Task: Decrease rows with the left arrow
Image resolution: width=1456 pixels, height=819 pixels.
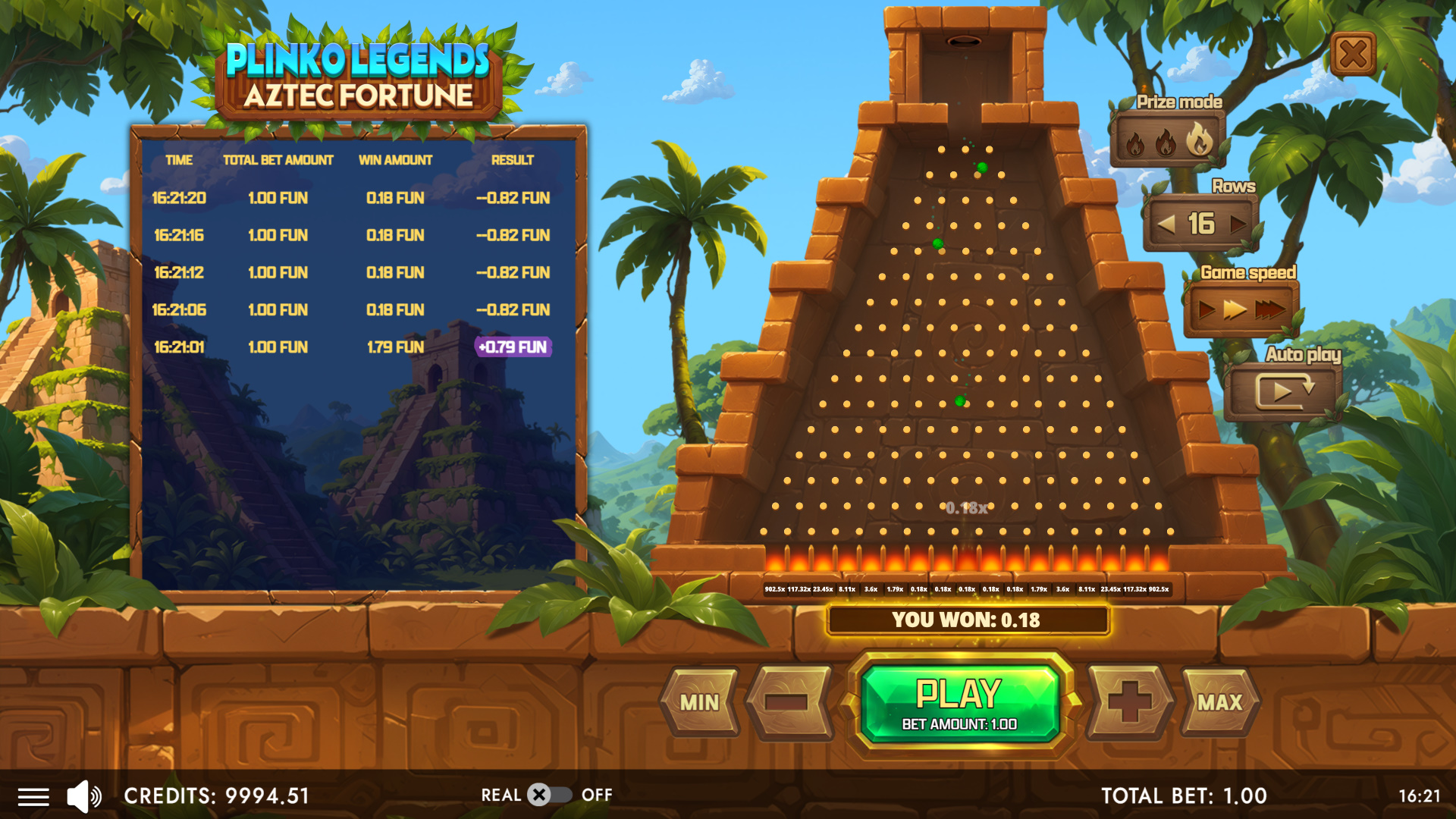Action: pyautogui.click(x=1166, y=224)
